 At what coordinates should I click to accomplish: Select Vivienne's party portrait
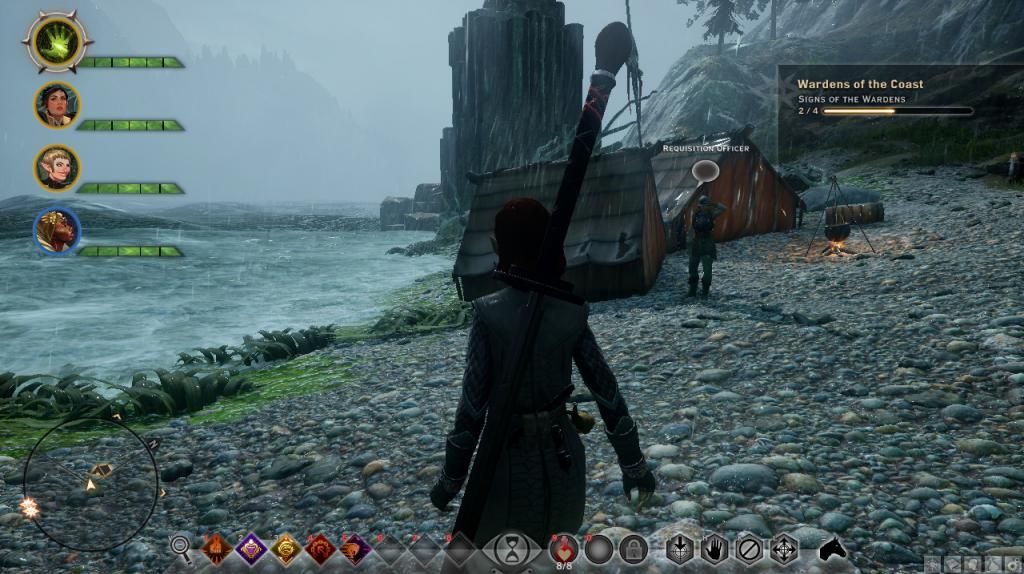click(x=57, y=230)
